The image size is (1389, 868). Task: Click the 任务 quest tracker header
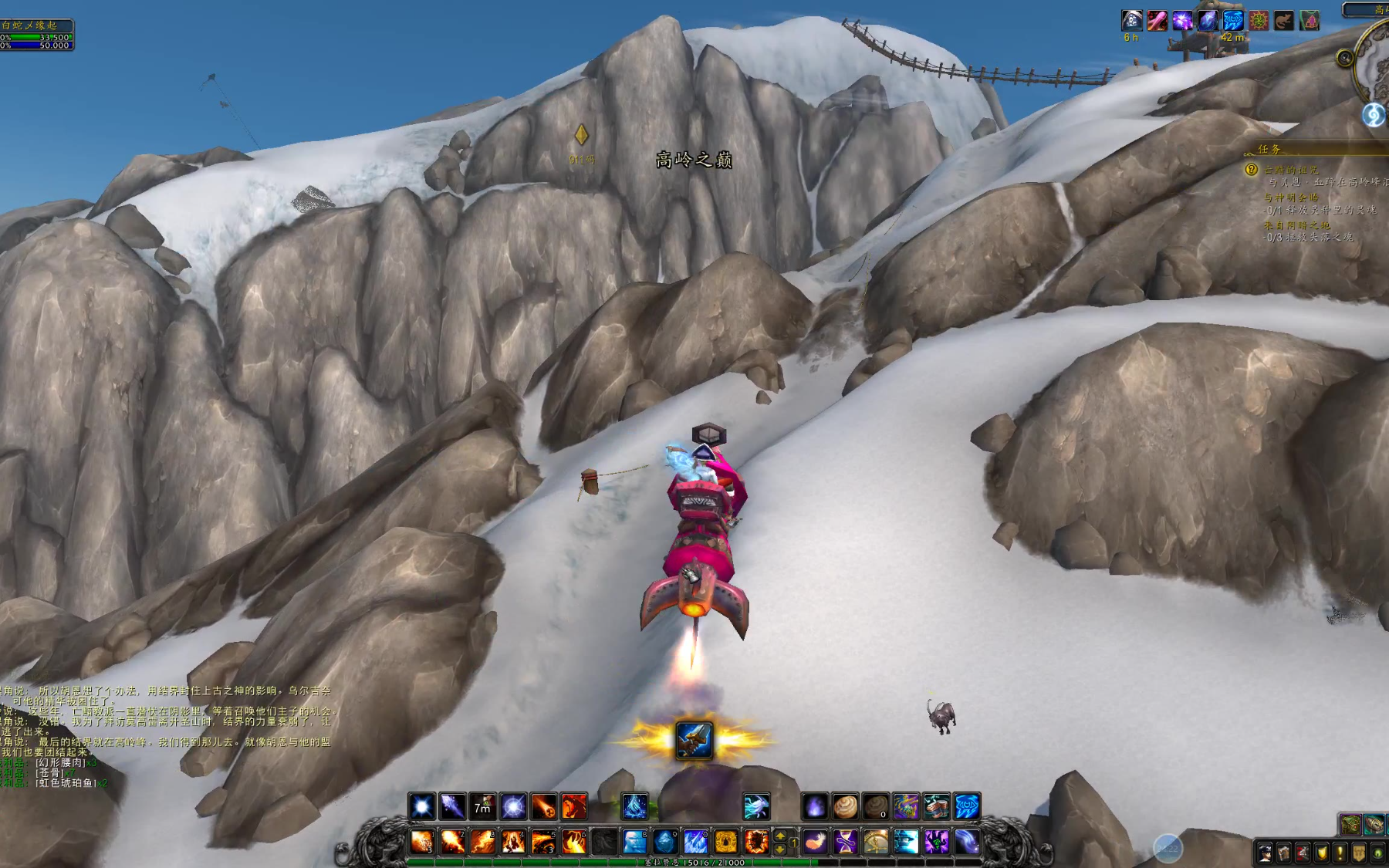[x=1269, y=149]
